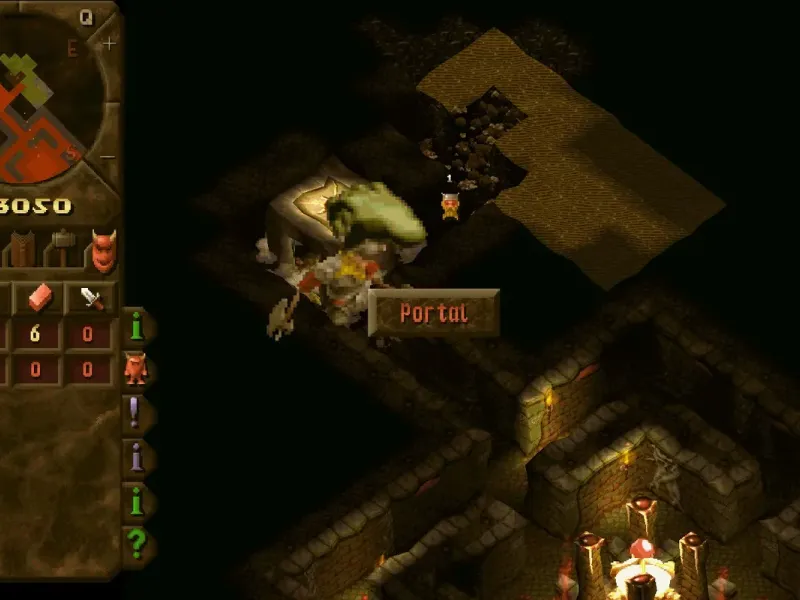This screenshot has width=800, height=600.
Task: Show the green question mark message
Action: [137, 545]
